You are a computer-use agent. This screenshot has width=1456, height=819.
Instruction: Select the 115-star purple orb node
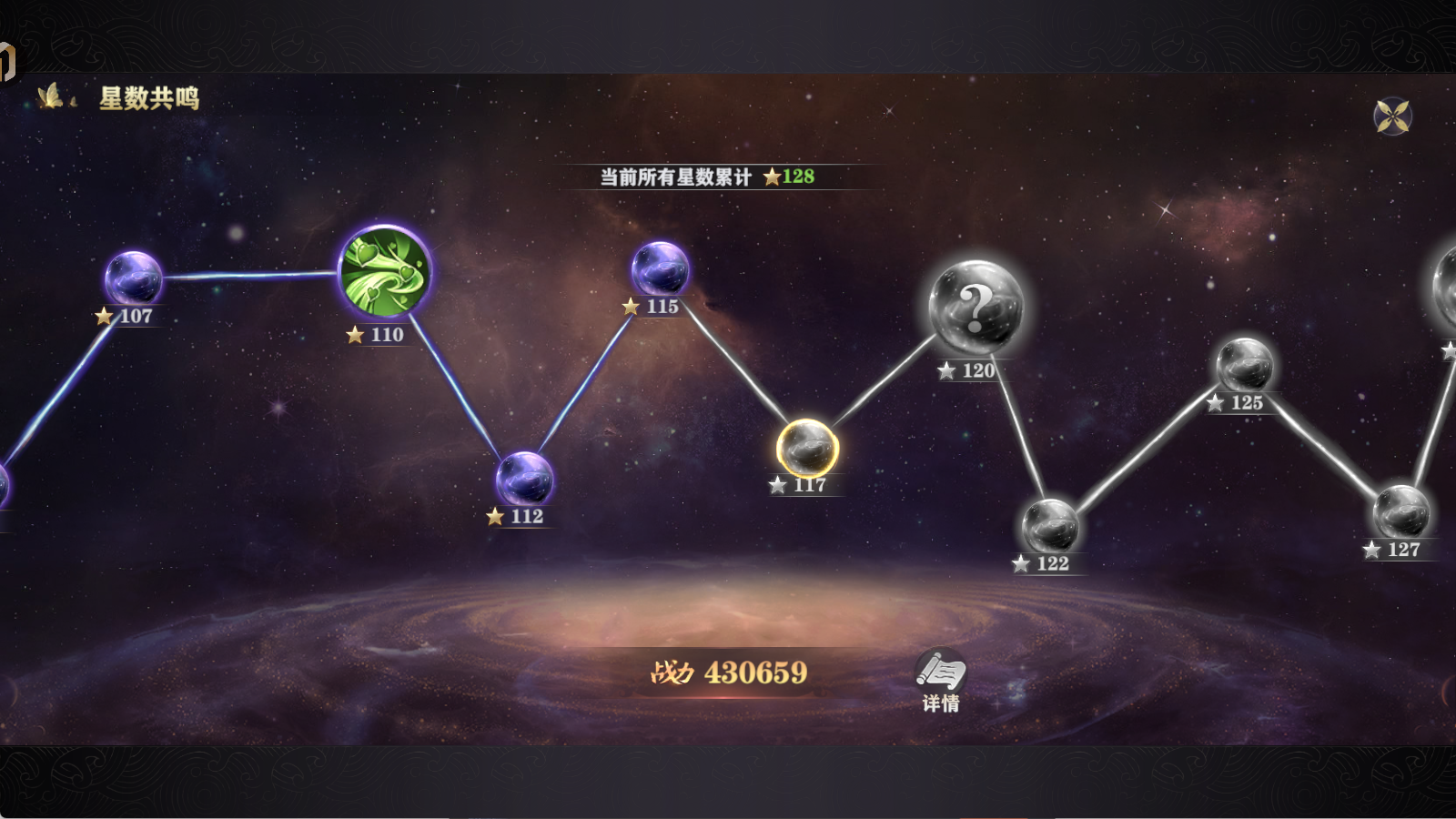(x=660, y=268)
